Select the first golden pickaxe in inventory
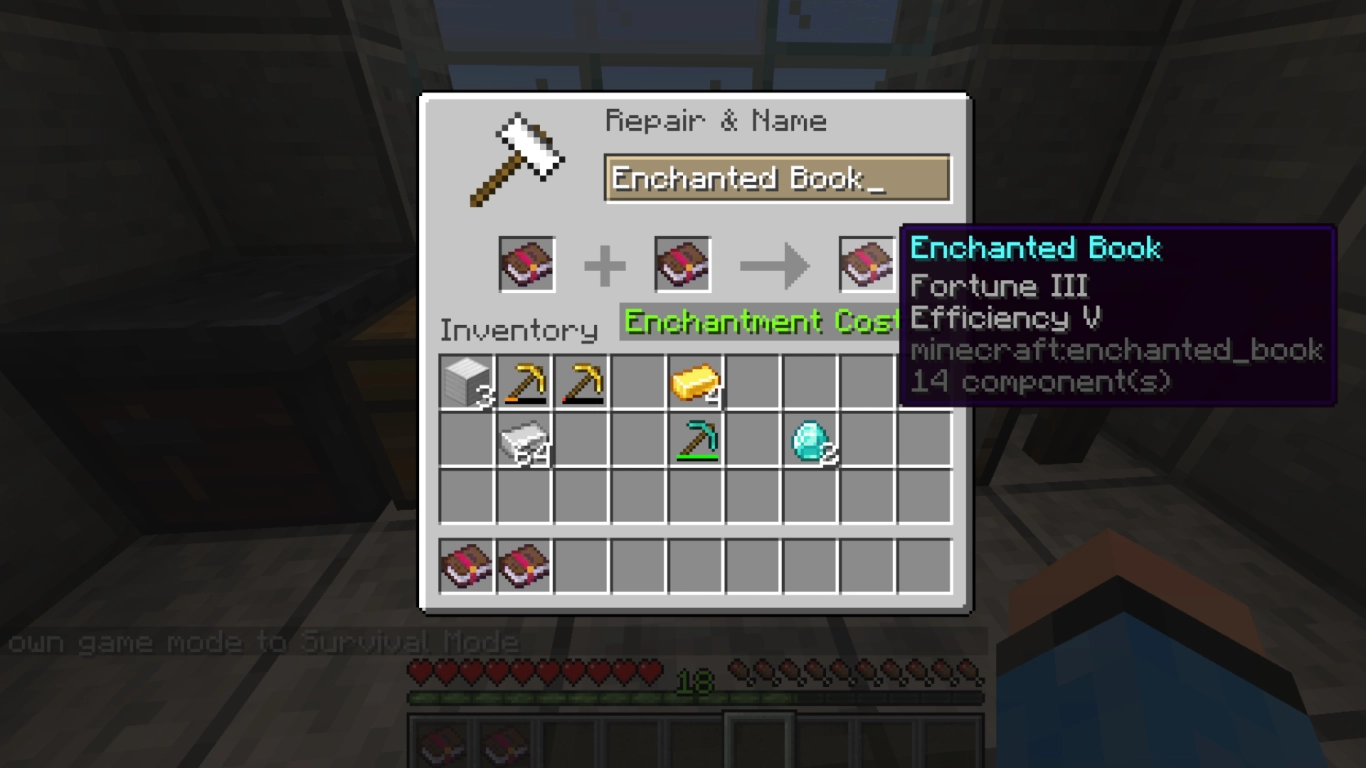Viewport: 1366px width, 768px height. pos(524,383)
